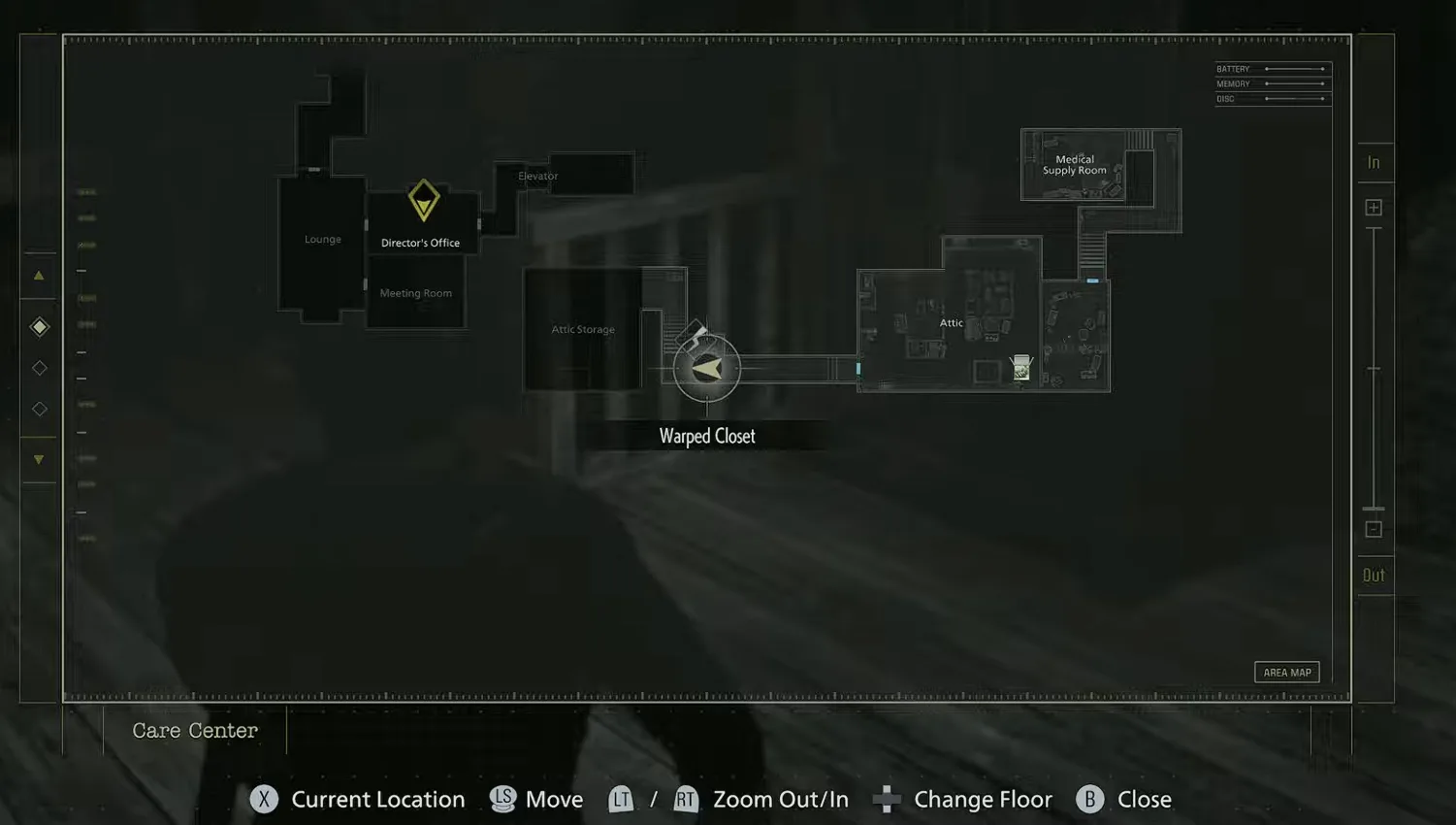Click the item pickup in the Attic room

point(1019,367)
